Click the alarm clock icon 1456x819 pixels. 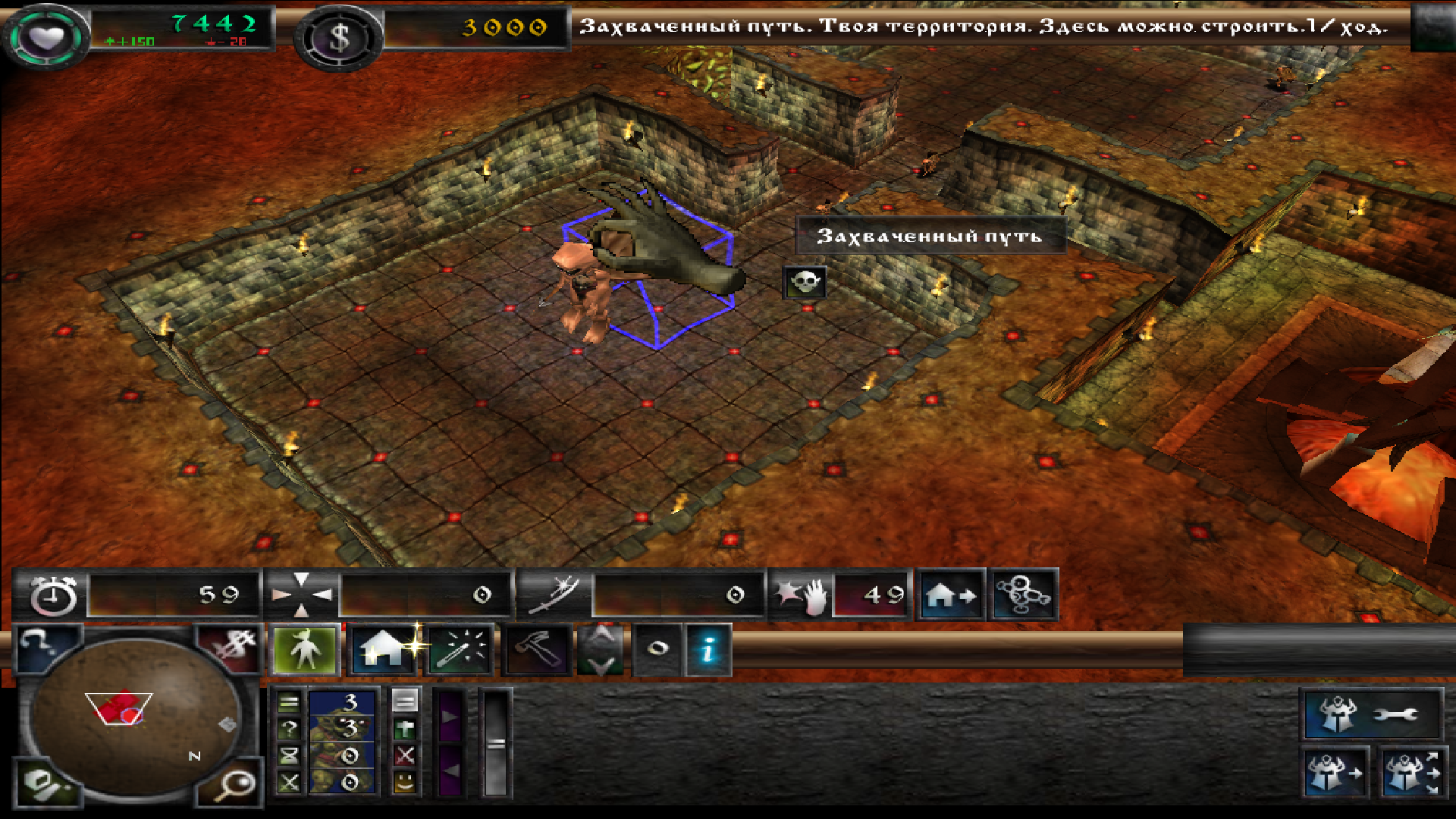pos(53,595)
